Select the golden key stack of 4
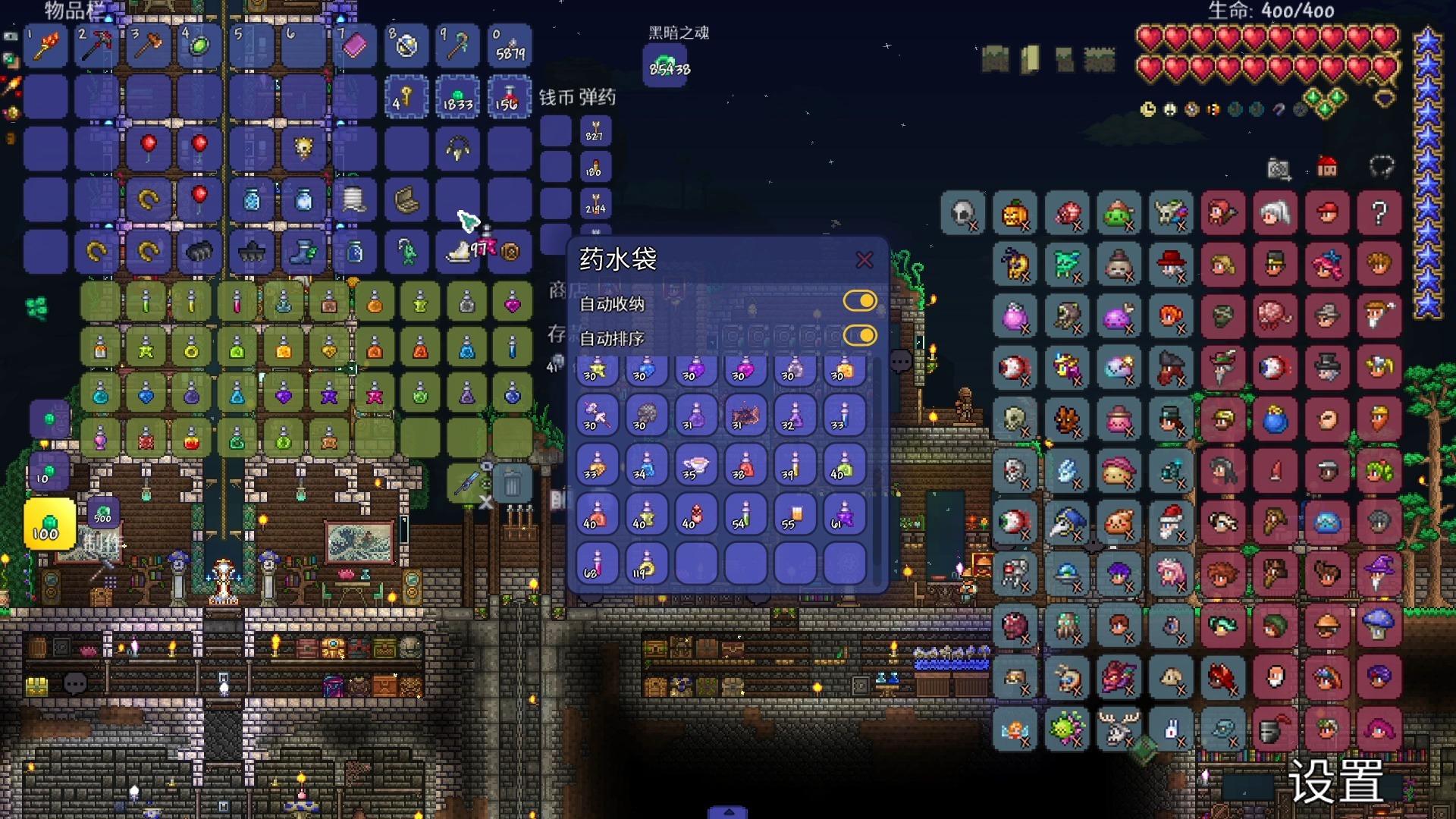1456x819 pixels. pos(405,97)
